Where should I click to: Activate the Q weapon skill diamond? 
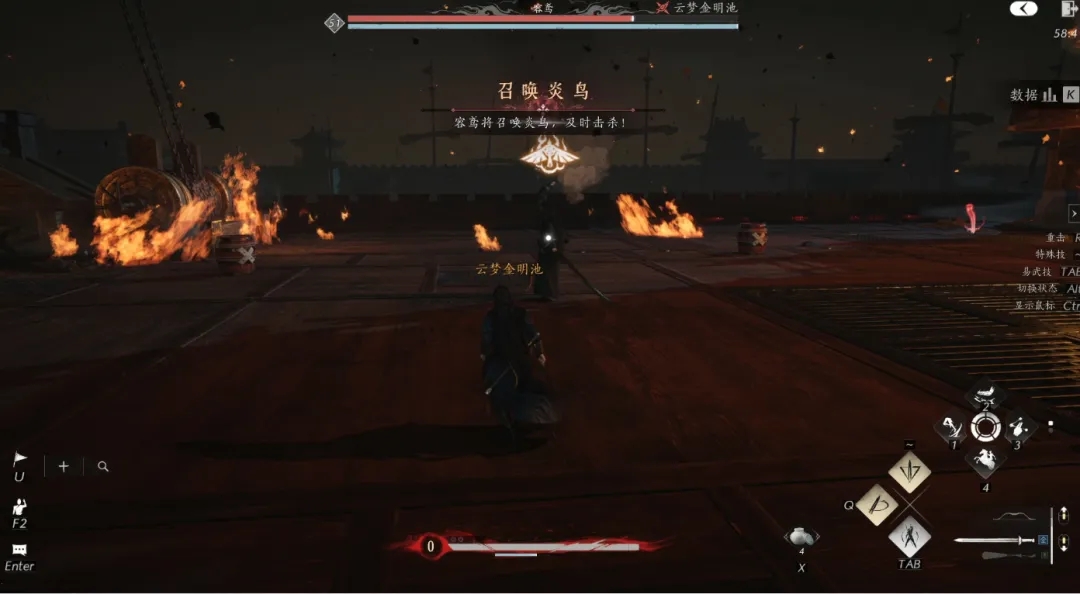(876, 504)
